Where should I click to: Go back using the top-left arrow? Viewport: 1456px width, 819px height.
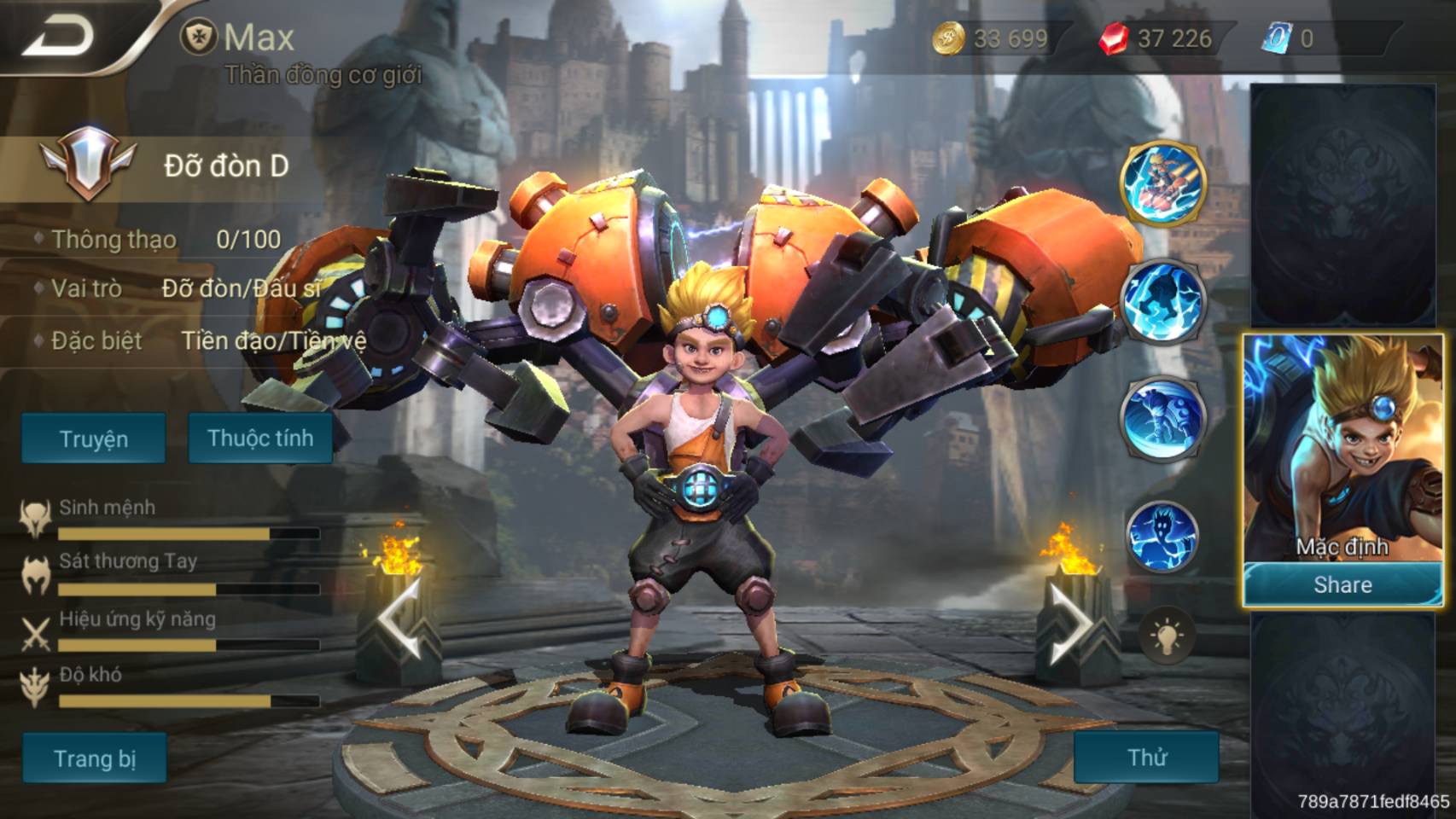pos(60,36)
